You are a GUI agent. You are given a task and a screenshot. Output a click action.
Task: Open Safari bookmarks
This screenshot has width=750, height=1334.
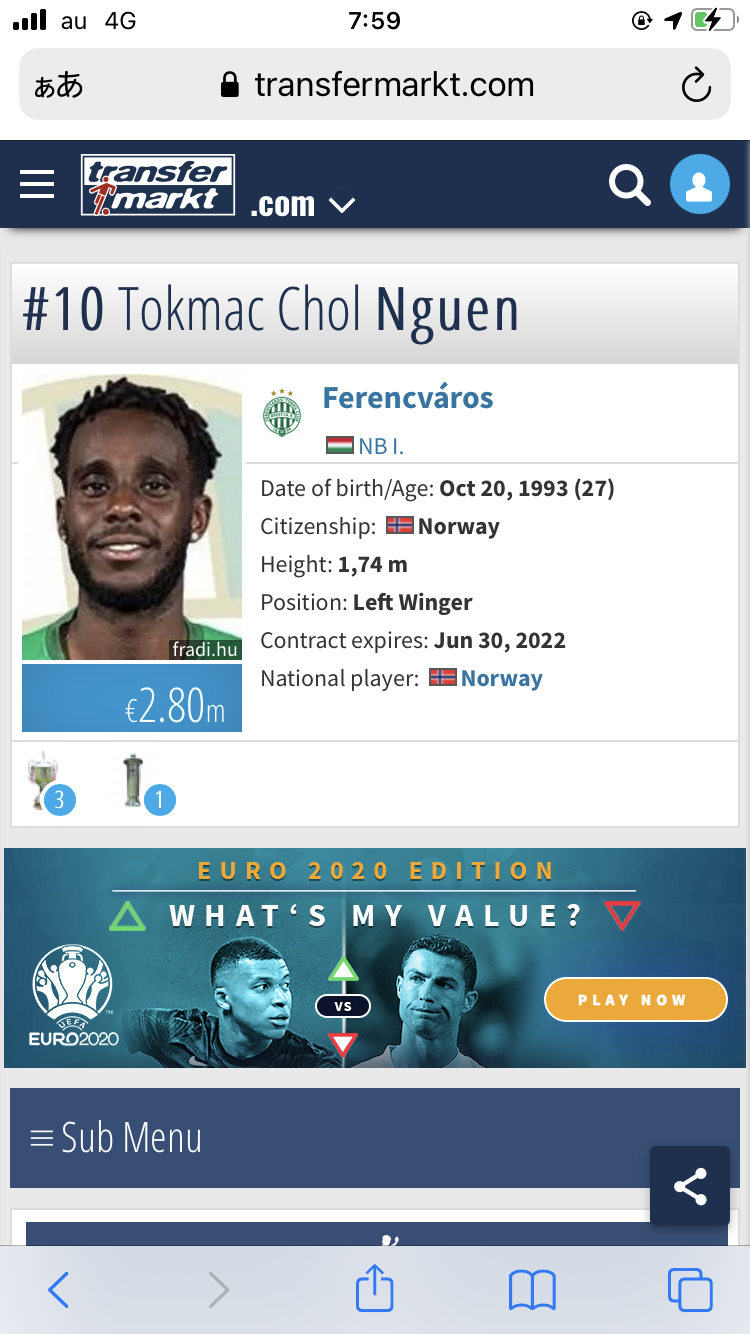[532, 1290]
